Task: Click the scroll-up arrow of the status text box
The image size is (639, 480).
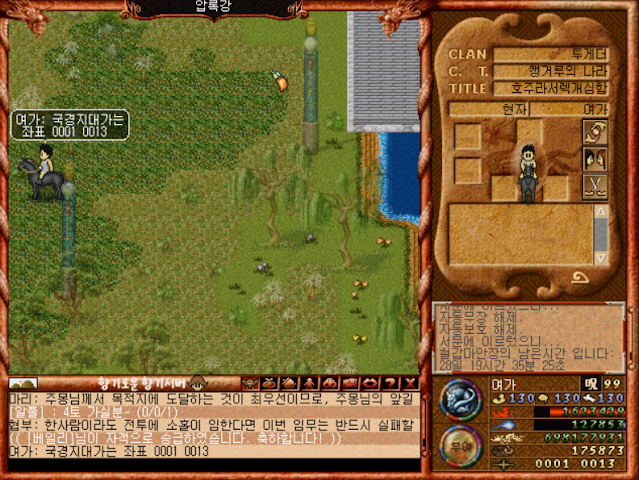Action: click(600, 212)
